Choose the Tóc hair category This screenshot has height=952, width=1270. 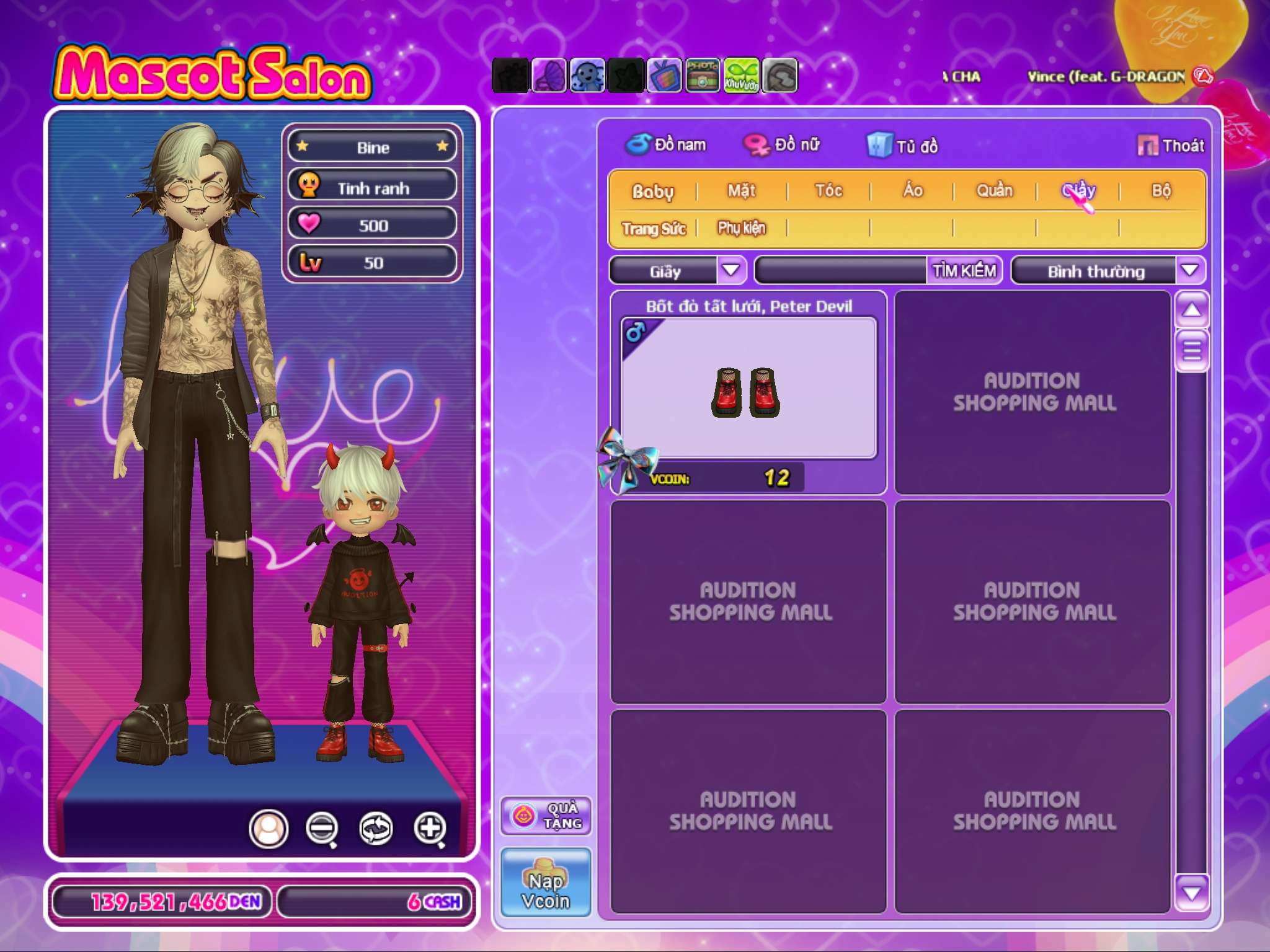(x=828, y=190)
